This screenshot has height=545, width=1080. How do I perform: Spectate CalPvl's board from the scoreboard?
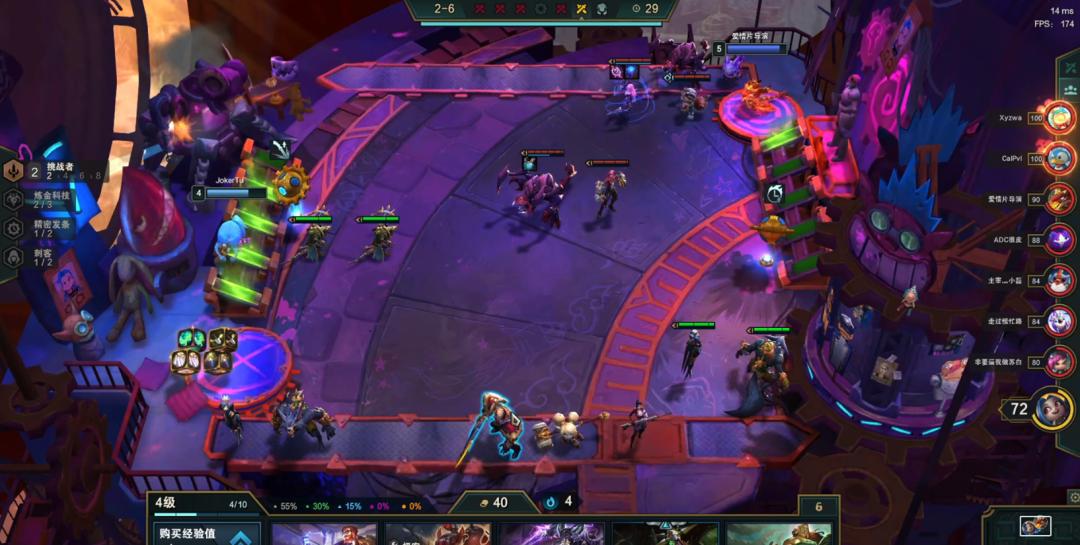[x=1059, y=158]
